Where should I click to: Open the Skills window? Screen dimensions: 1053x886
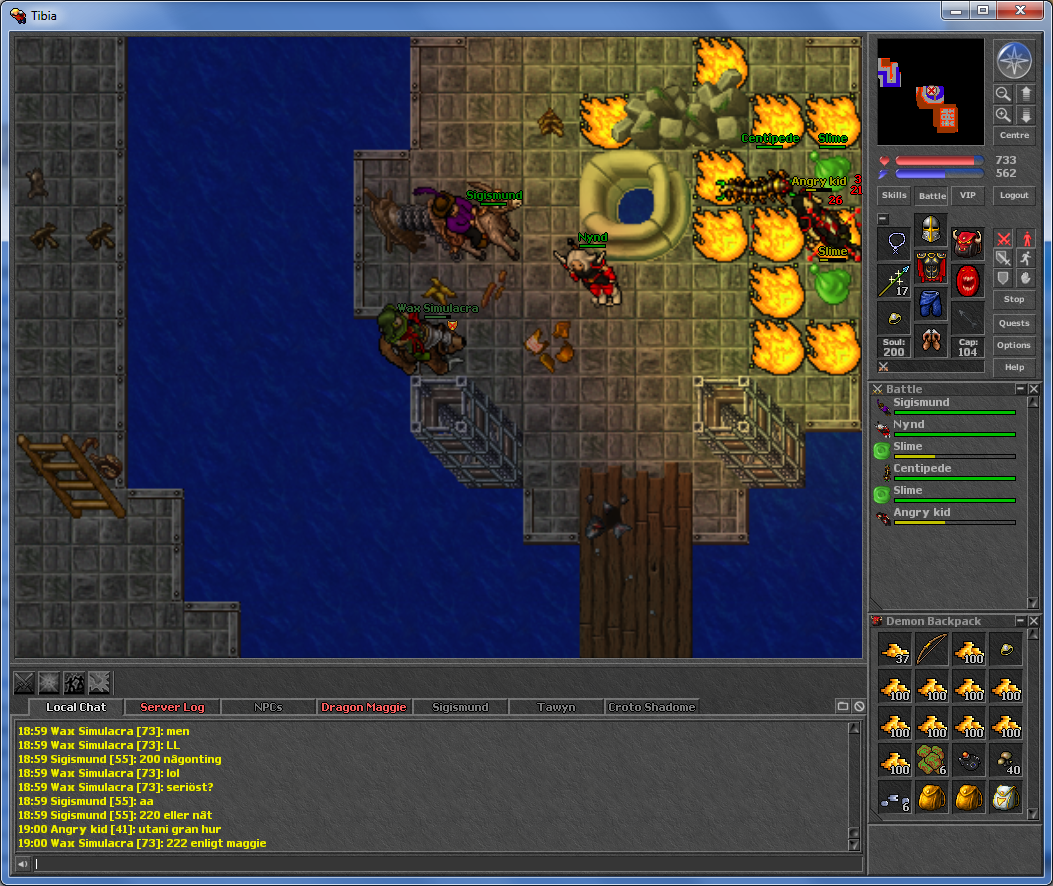click(x=894, y=196)
